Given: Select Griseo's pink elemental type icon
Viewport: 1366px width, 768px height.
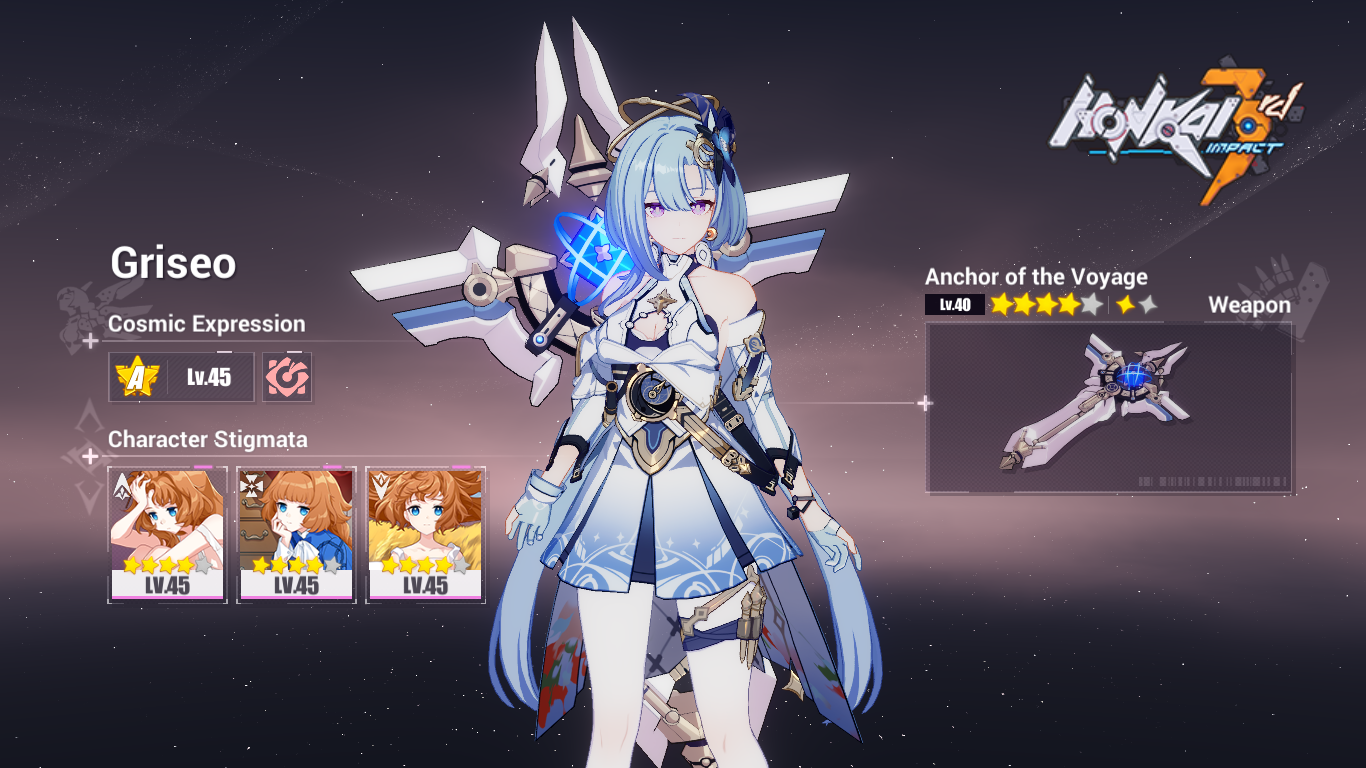Looking at the screenshot, I should pyautogui.click(x=289, y=377).
